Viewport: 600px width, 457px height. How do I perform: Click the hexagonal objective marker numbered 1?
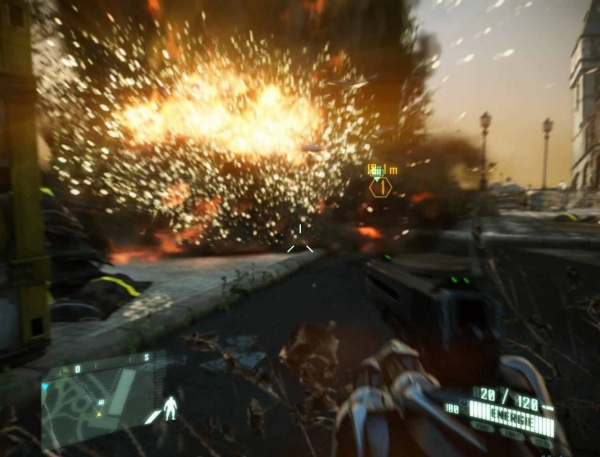pos(381,187)
